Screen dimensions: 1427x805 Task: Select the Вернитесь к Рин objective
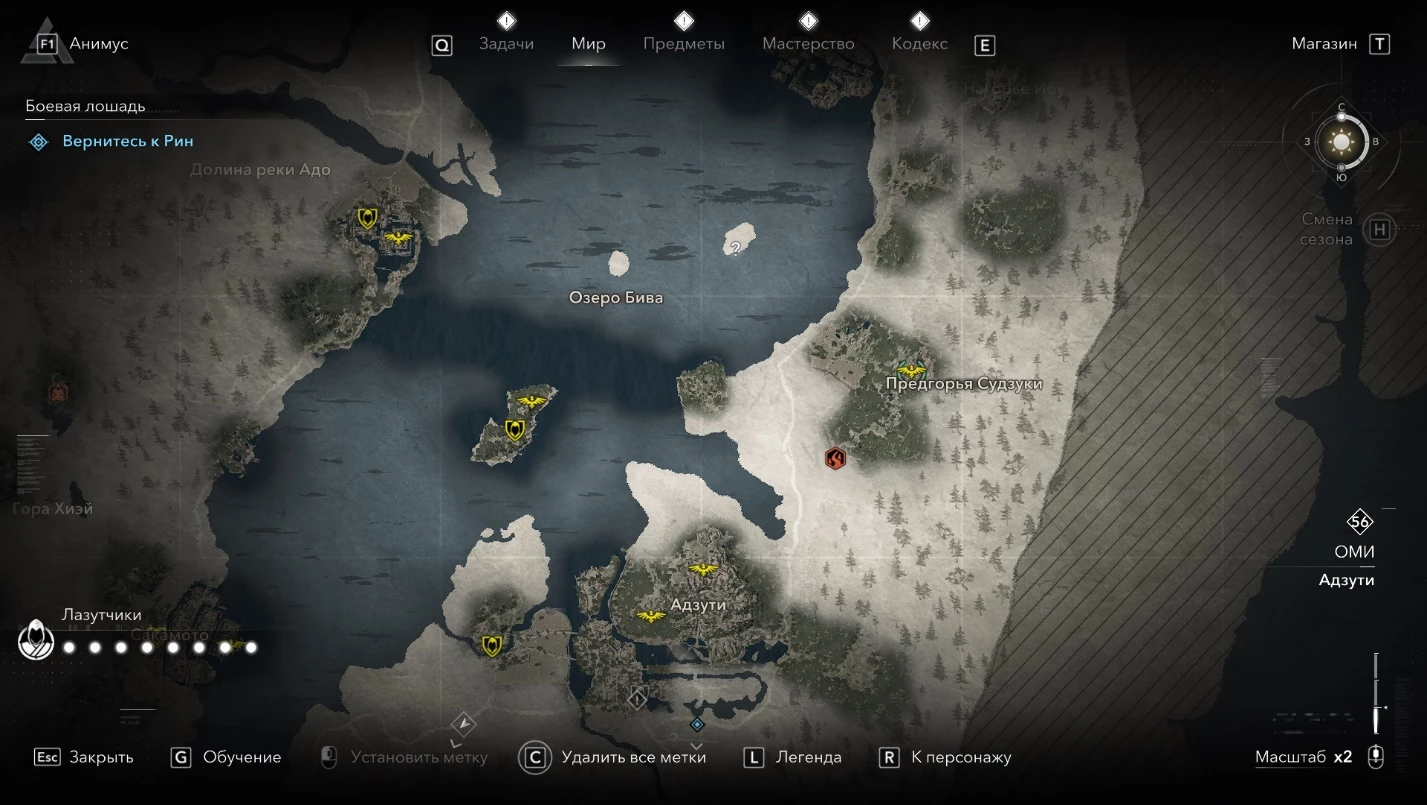coord(127,142)
